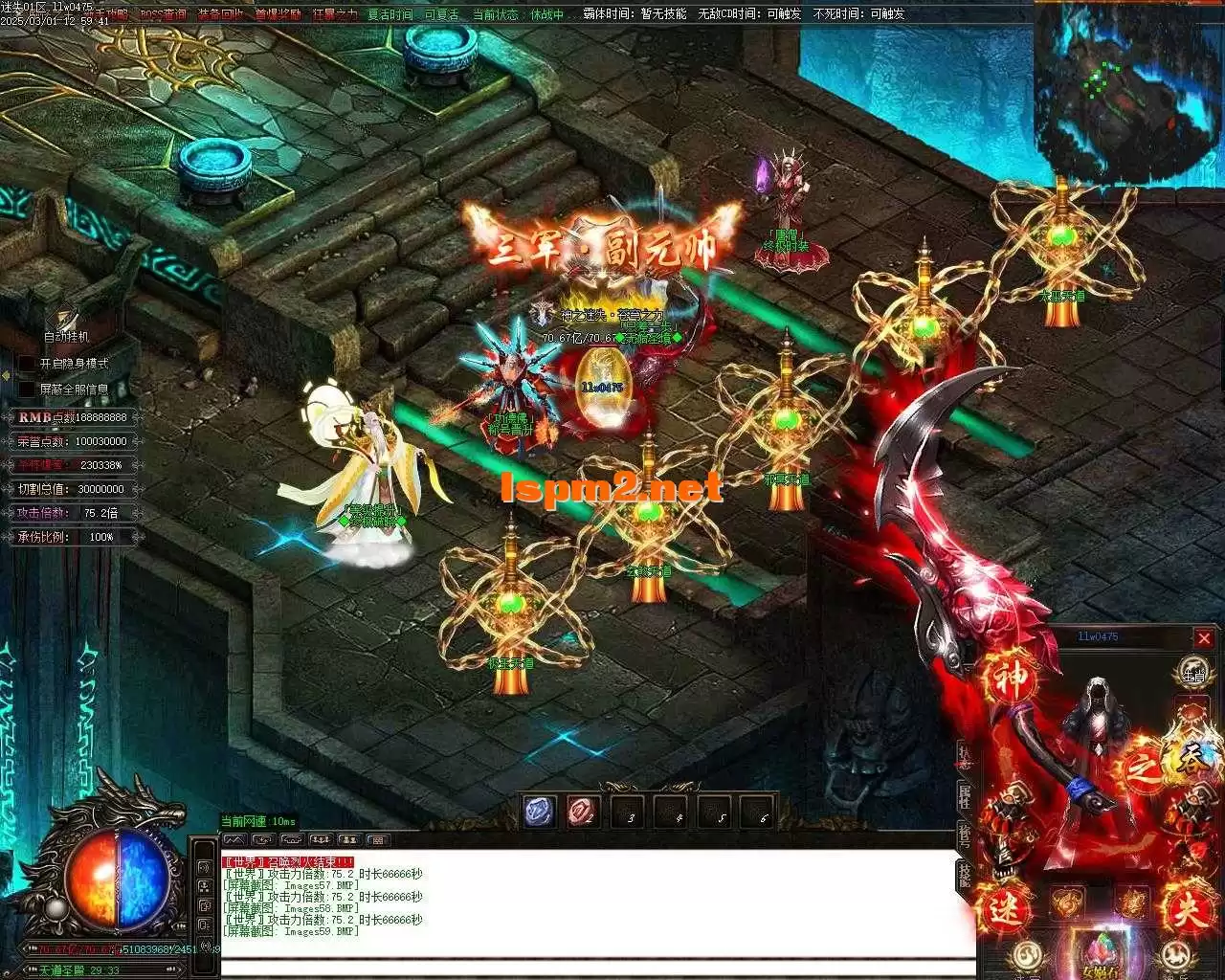Switch to the 技能 skills tab
Screen dimensions: 1225x980
965,872
